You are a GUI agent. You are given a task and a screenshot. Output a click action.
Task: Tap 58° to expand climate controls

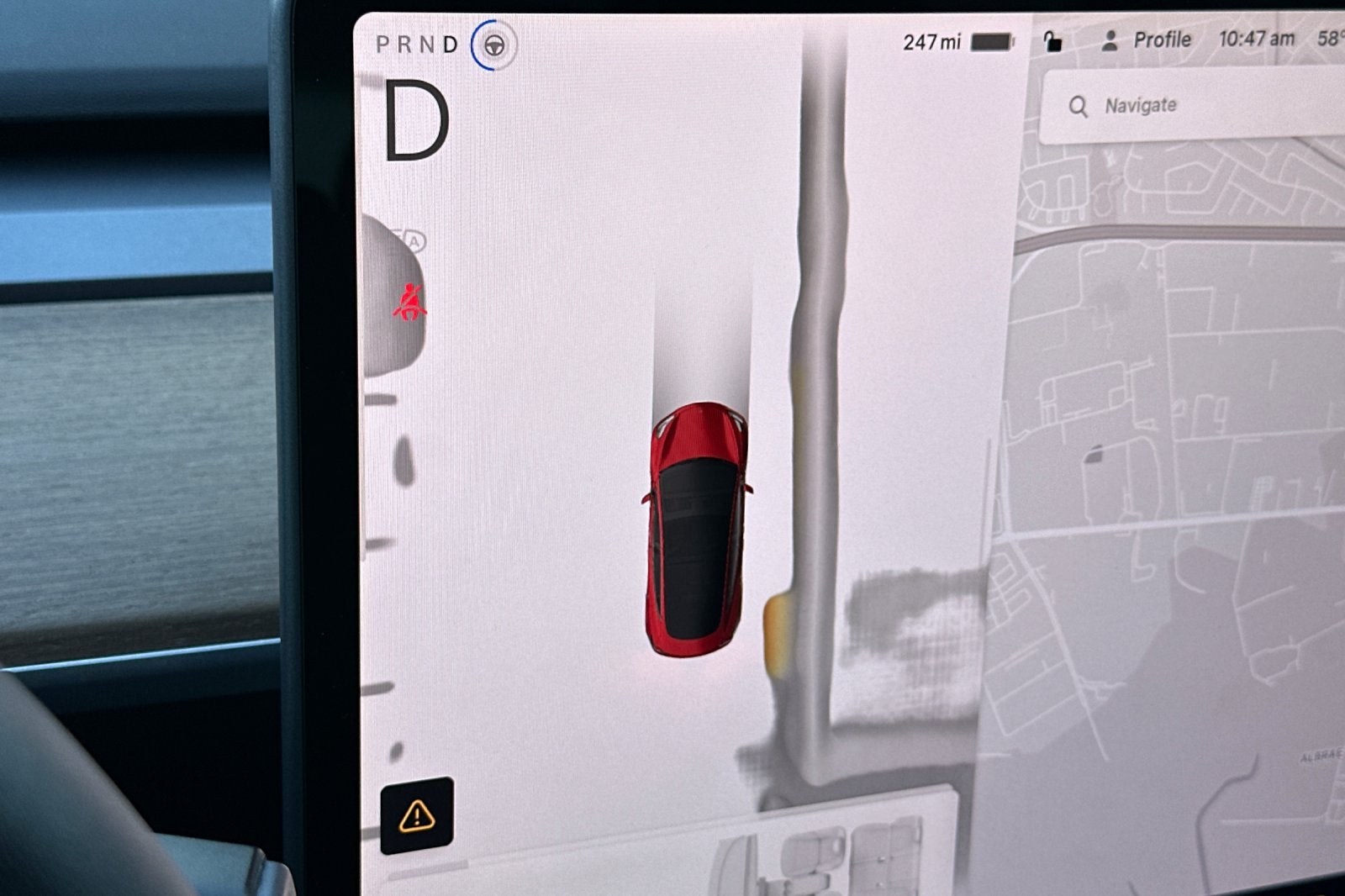1332,39
